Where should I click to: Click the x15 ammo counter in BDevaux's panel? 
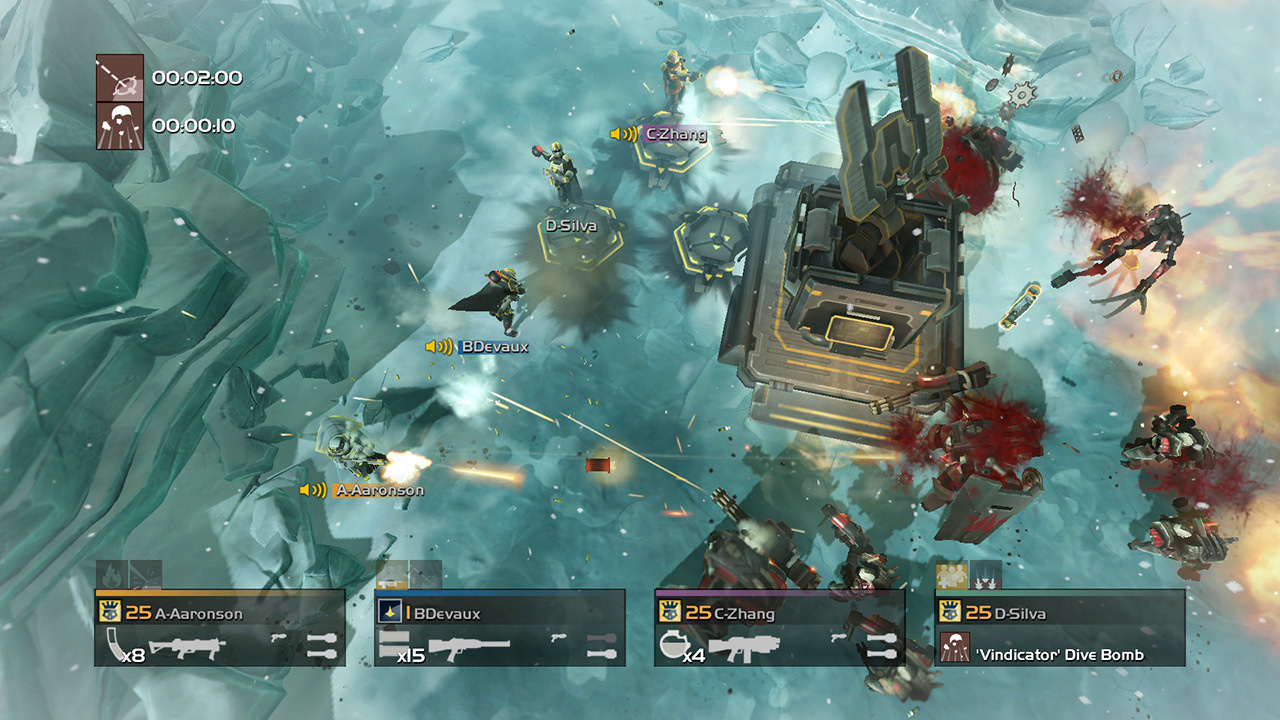[411, 654]
